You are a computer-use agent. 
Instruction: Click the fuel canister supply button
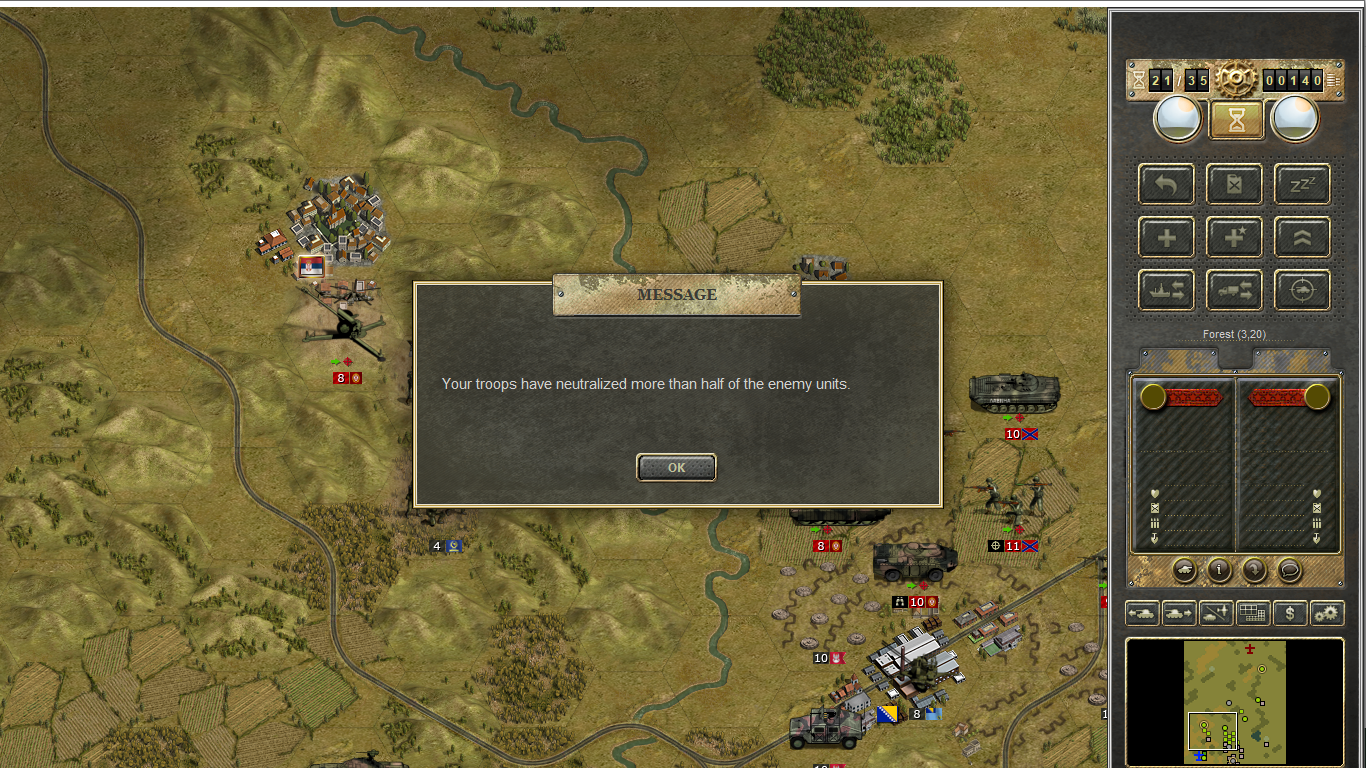coord(1234,185)
